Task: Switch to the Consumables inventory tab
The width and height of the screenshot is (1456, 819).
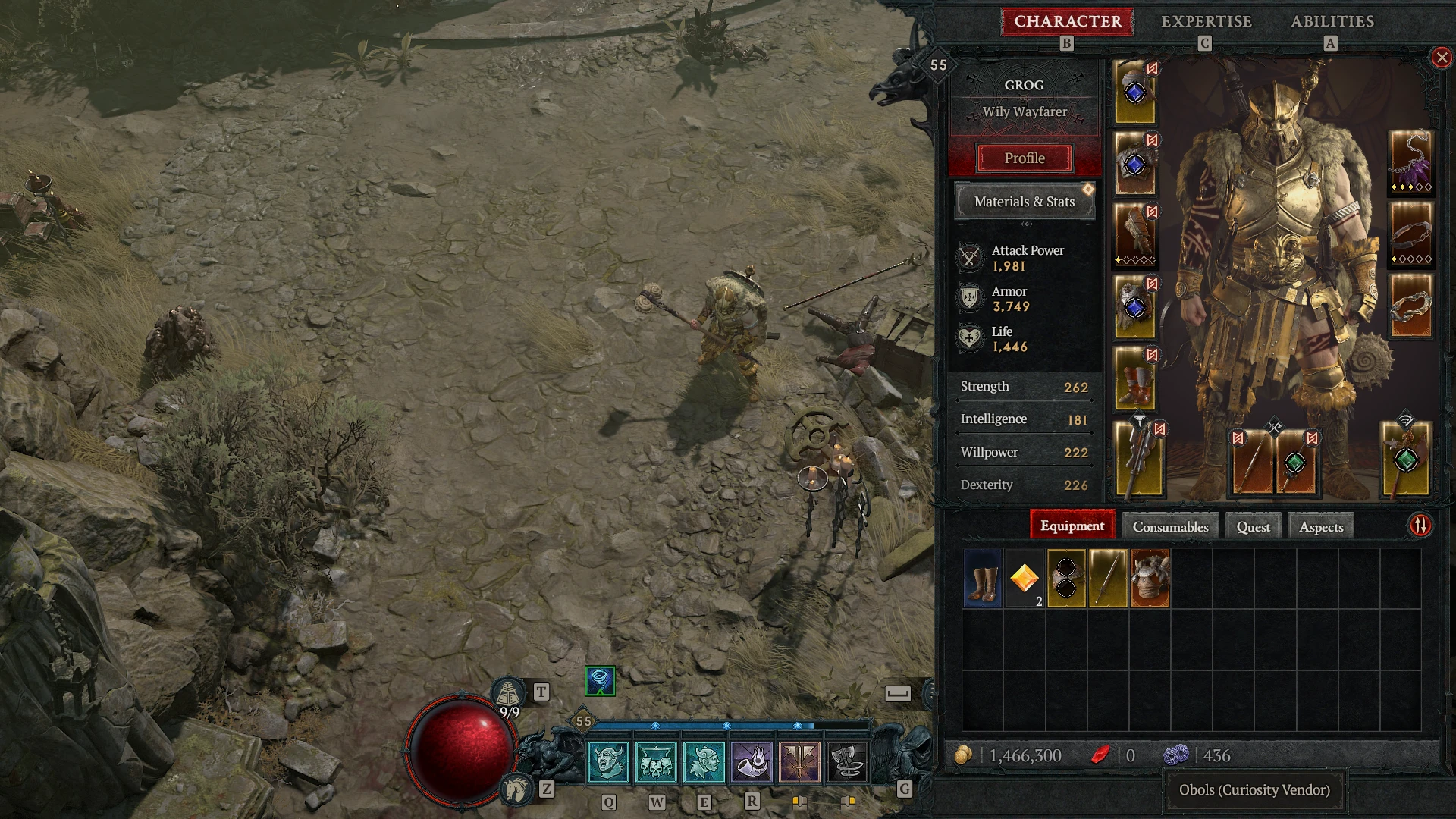Action: 1170,527
